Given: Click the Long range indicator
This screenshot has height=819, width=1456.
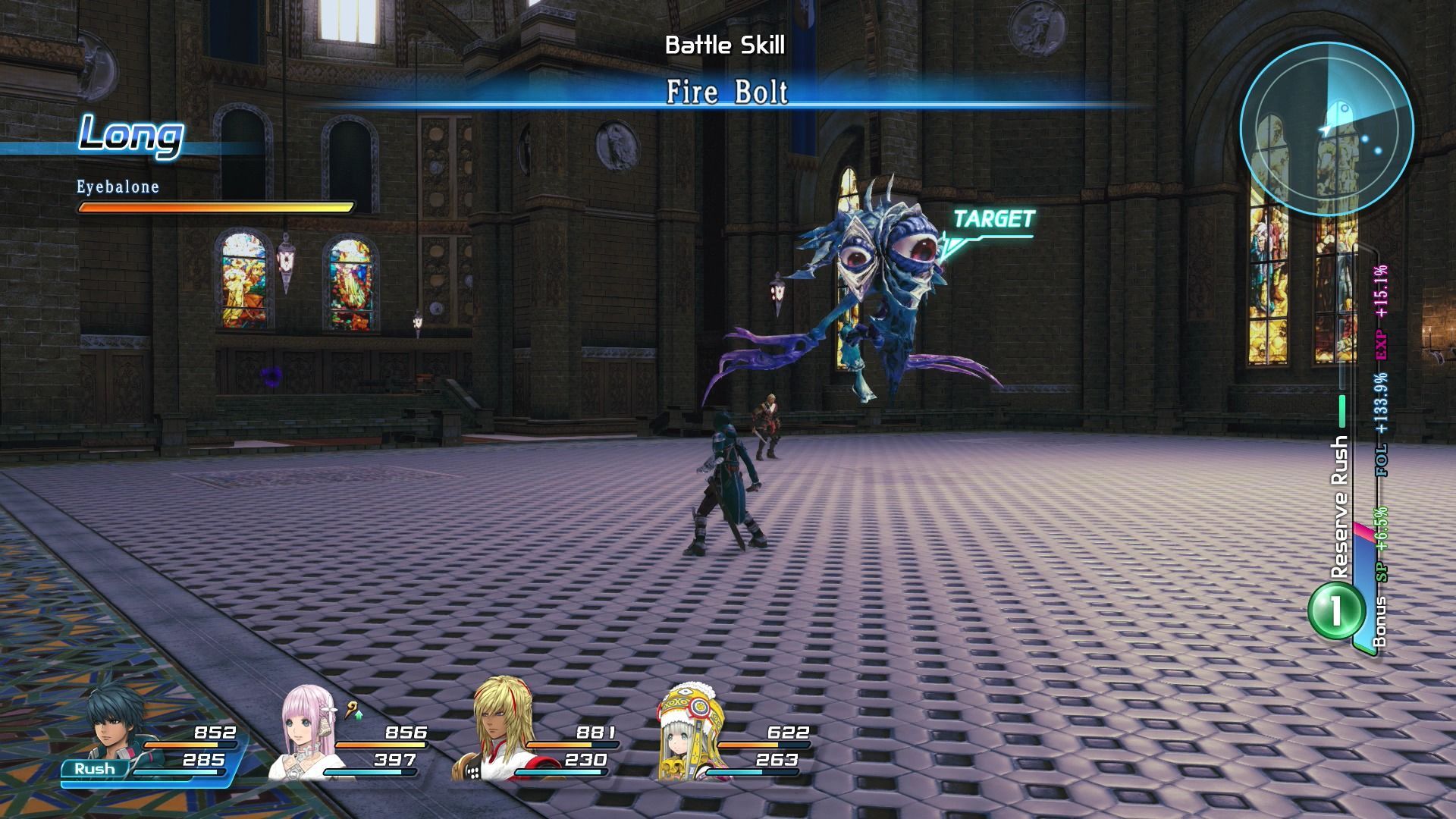Looking at the screenshot, I should (130, 136).
